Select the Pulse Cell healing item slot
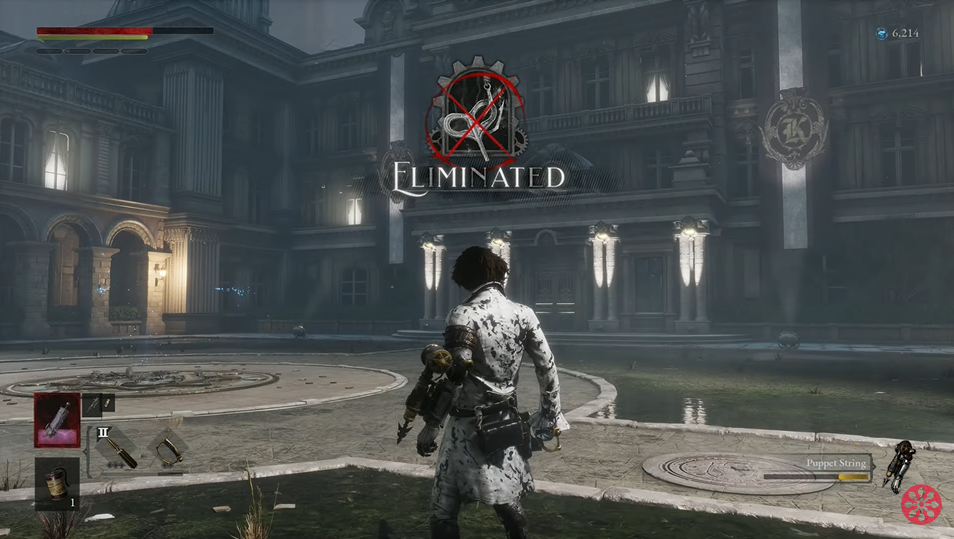This screenshot has width=954, height=539. point(57,419)
